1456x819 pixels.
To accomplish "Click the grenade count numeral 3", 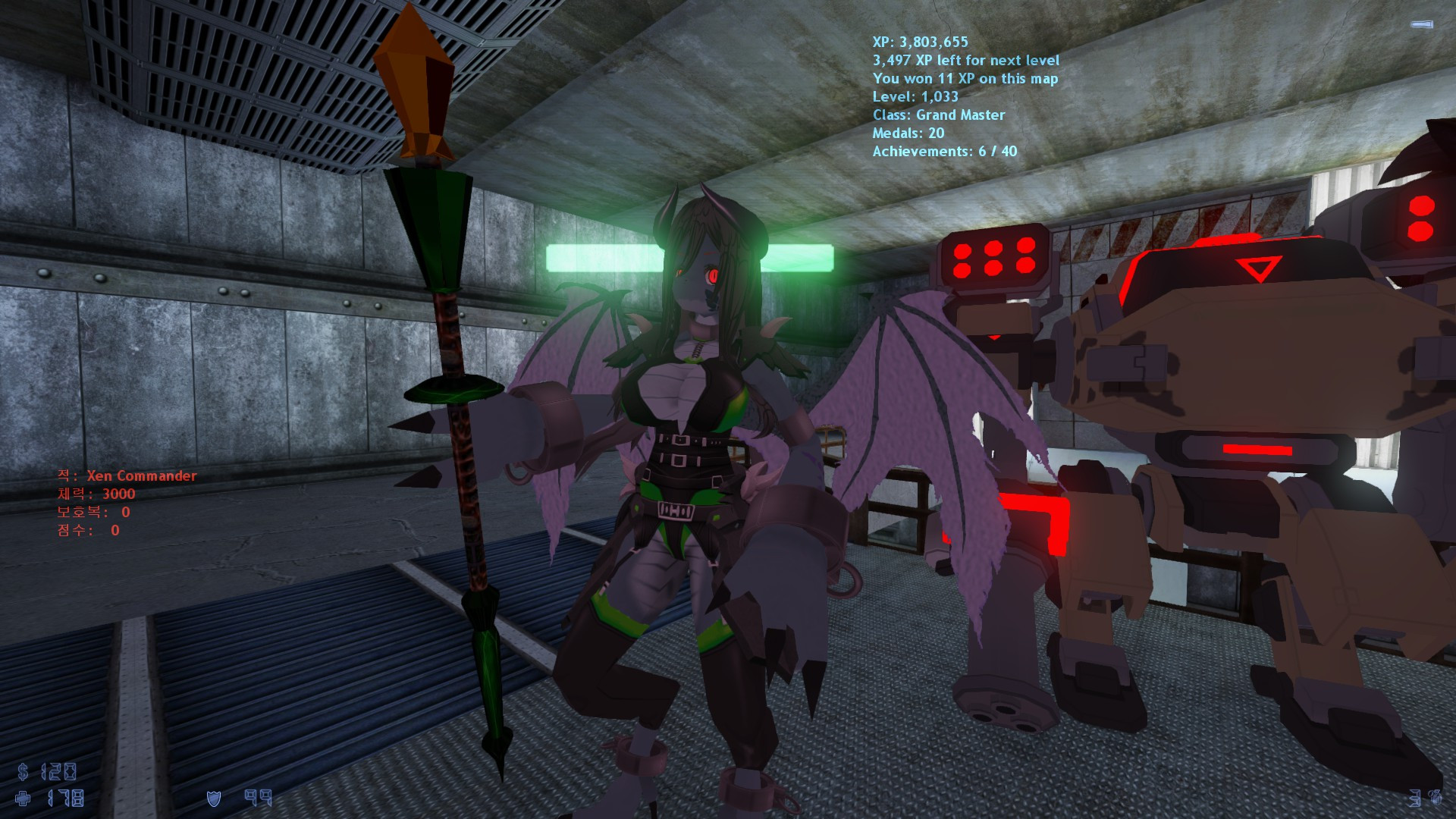I will (1415, 799).
